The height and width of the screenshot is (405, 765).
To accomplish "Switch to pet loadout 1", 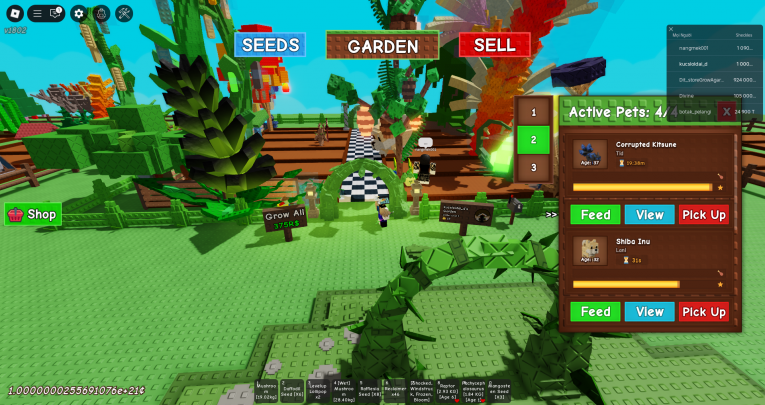I will pyautogui.click(x=534, y=114).
